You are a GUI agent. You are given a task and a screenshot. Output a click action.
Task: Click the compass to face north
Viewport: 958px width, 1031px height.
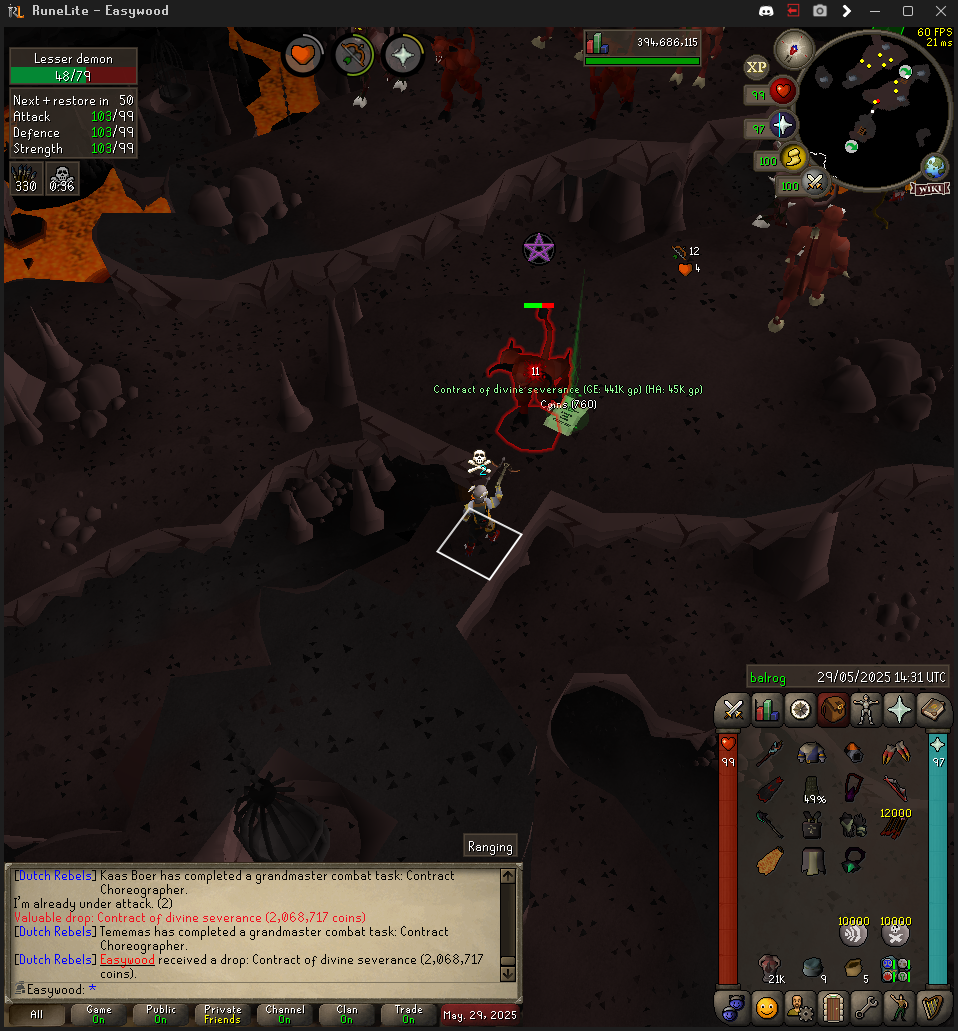796,45
